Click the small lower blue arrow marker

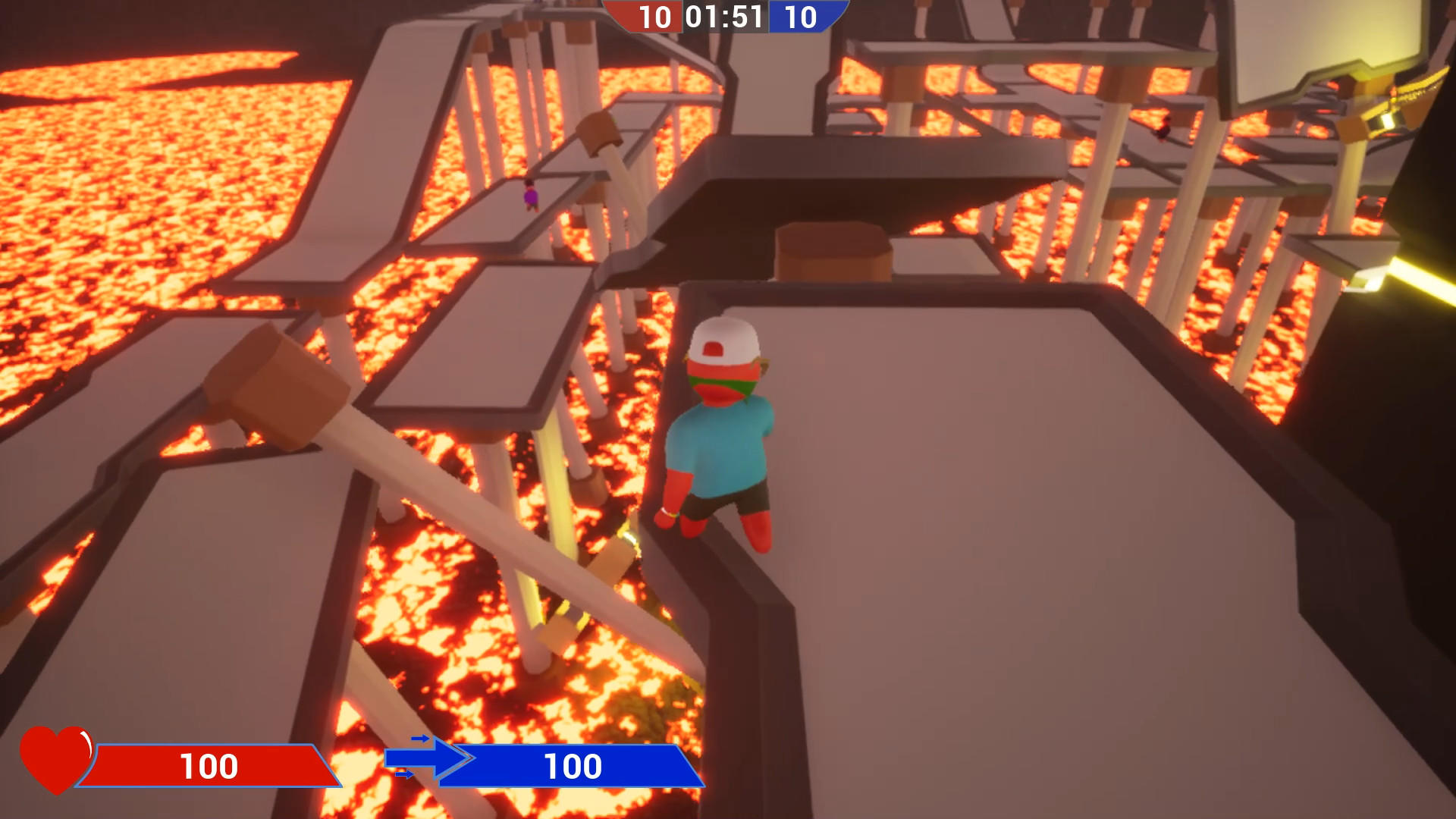pyautogui.click(x=403, y=774)
